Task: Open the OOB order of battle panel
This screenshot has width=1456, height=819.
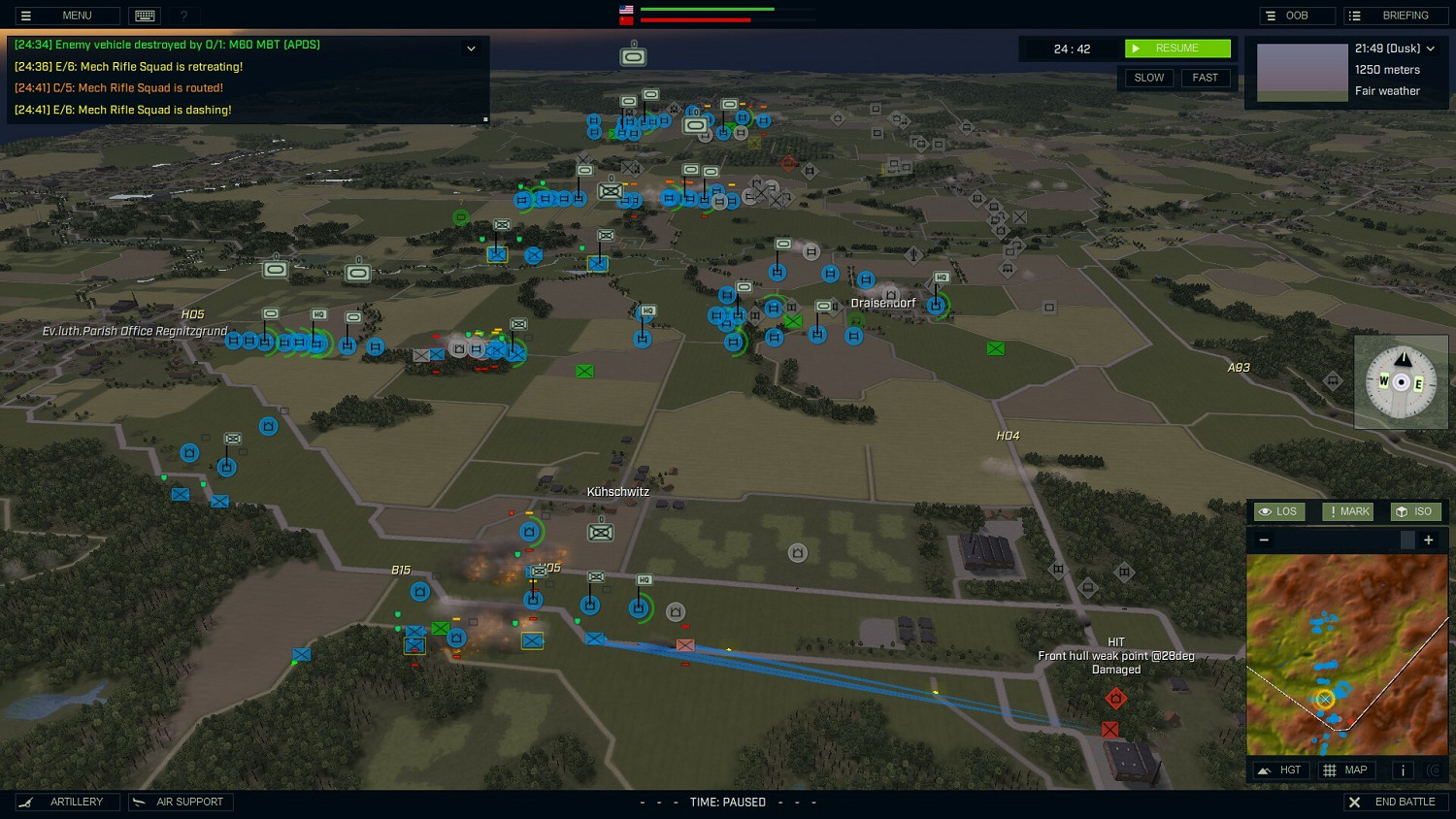Action: (x=1297, y=16)
